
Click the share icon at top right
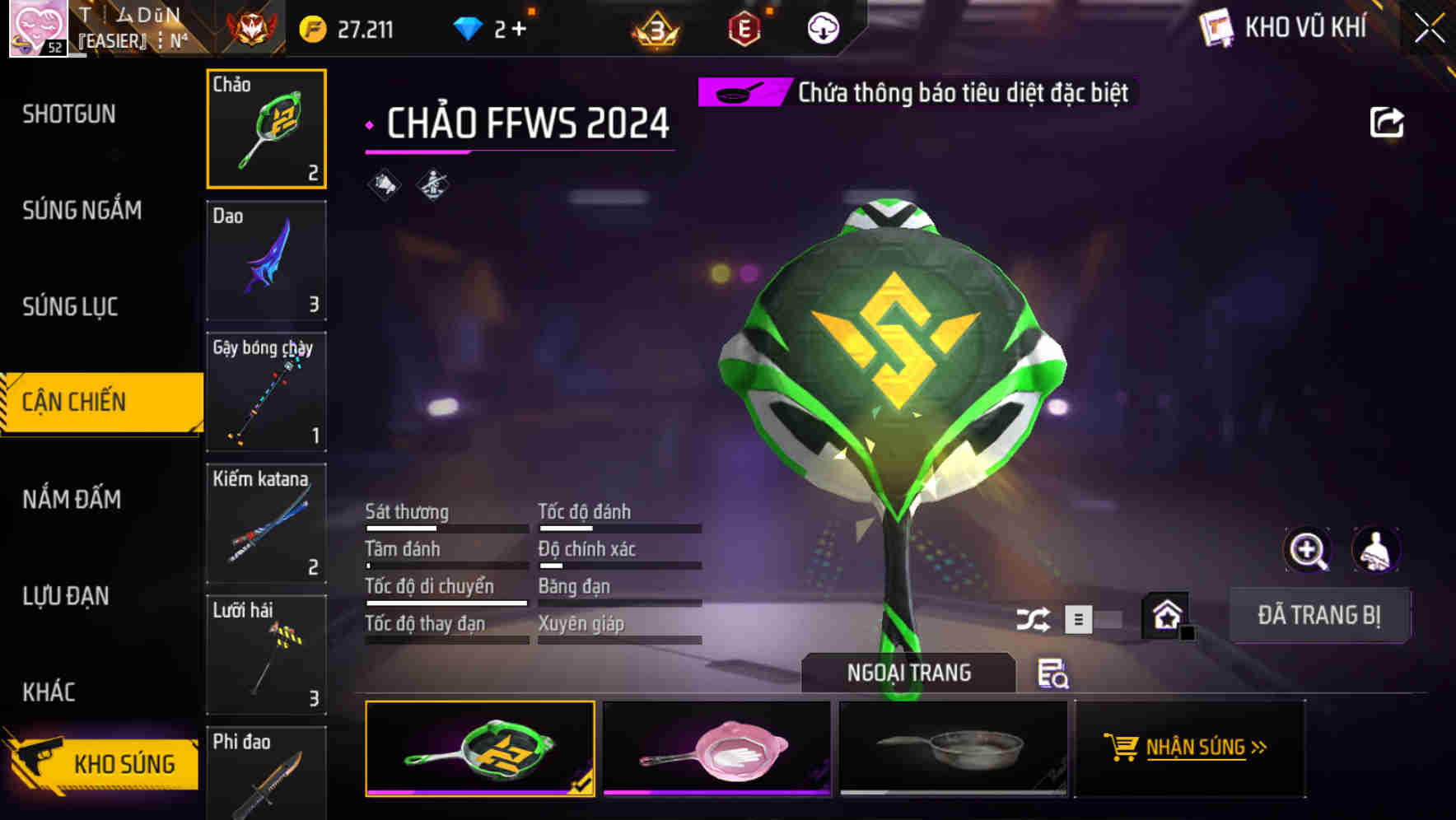(1387, 121)
